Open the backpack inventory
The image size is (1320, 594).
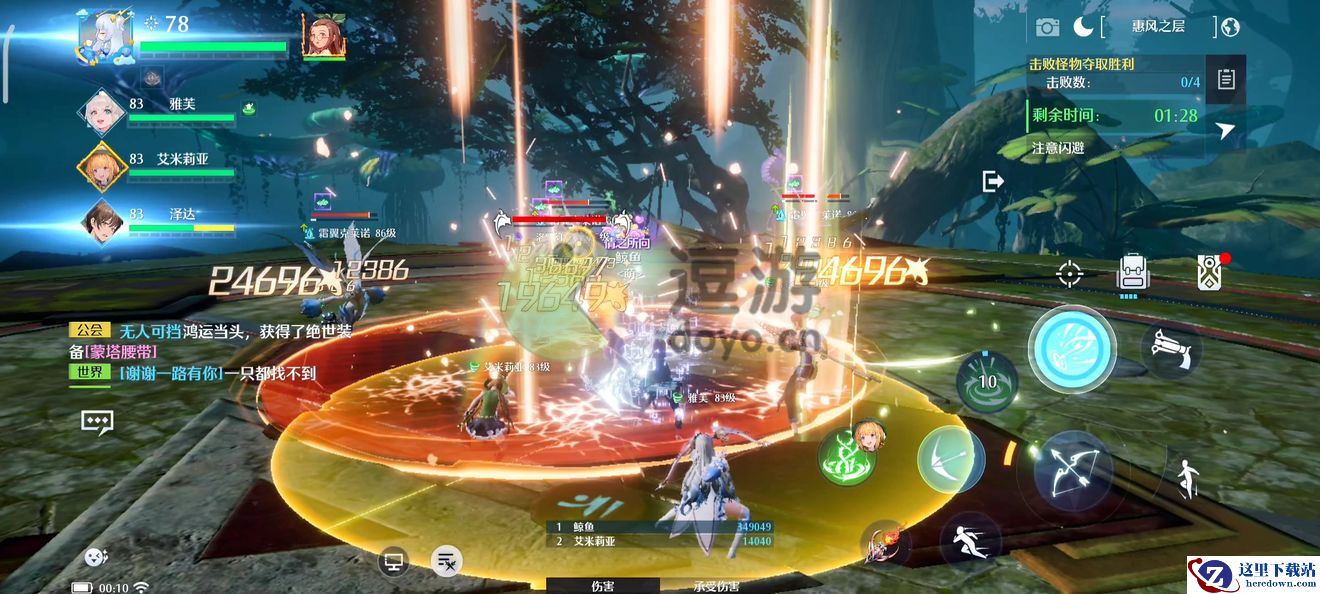pos(1131,272)
